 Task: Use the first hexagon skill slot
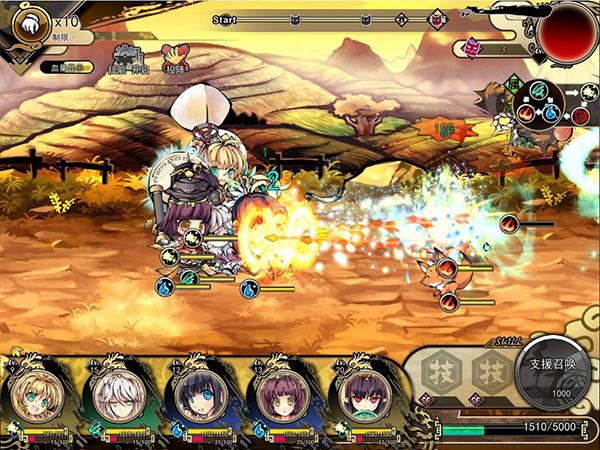(440, 371)
